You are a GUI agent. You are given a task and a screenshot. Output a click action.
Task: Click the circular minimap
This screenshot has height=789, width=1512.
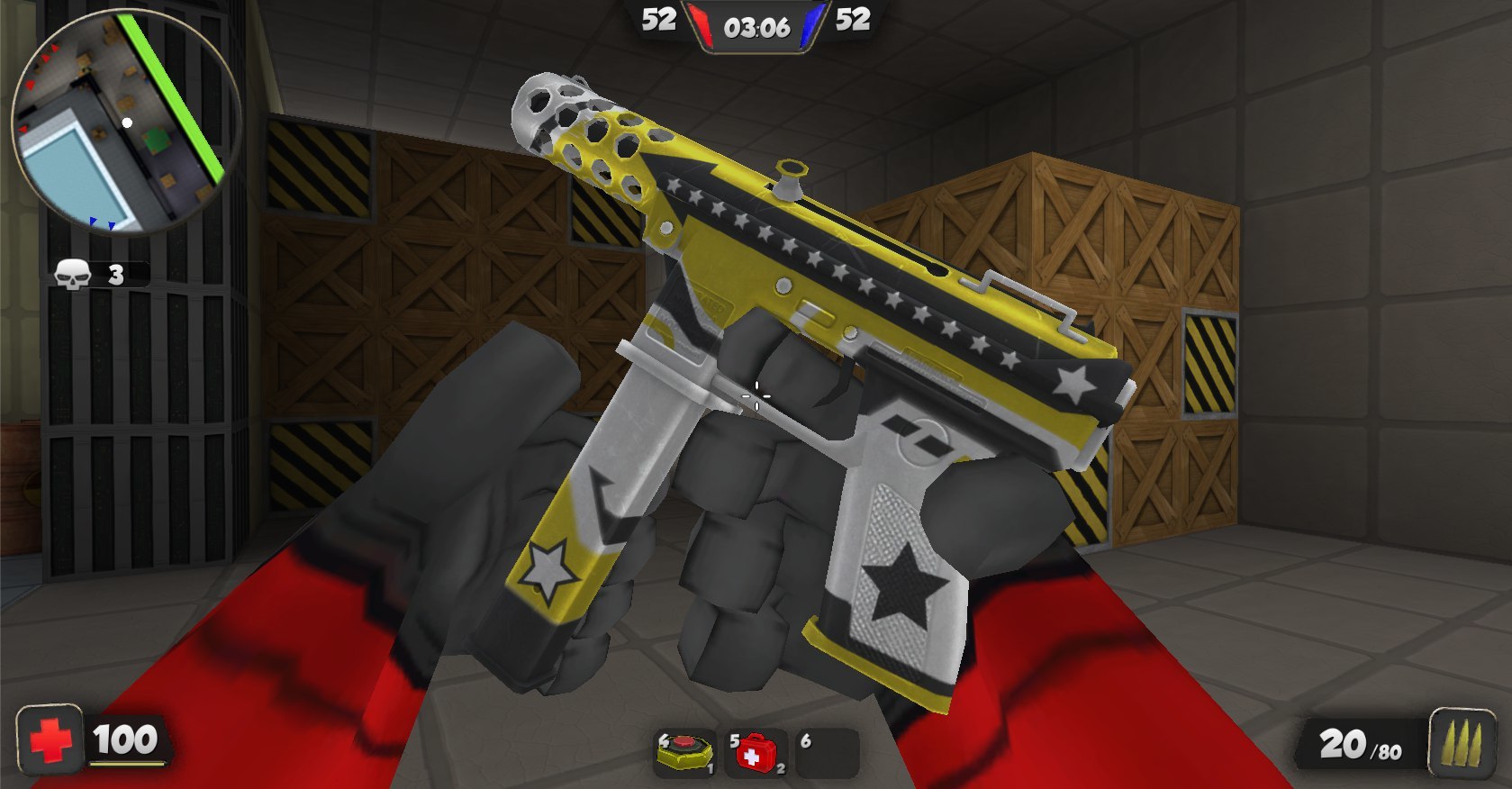click(x=126, y=122)
